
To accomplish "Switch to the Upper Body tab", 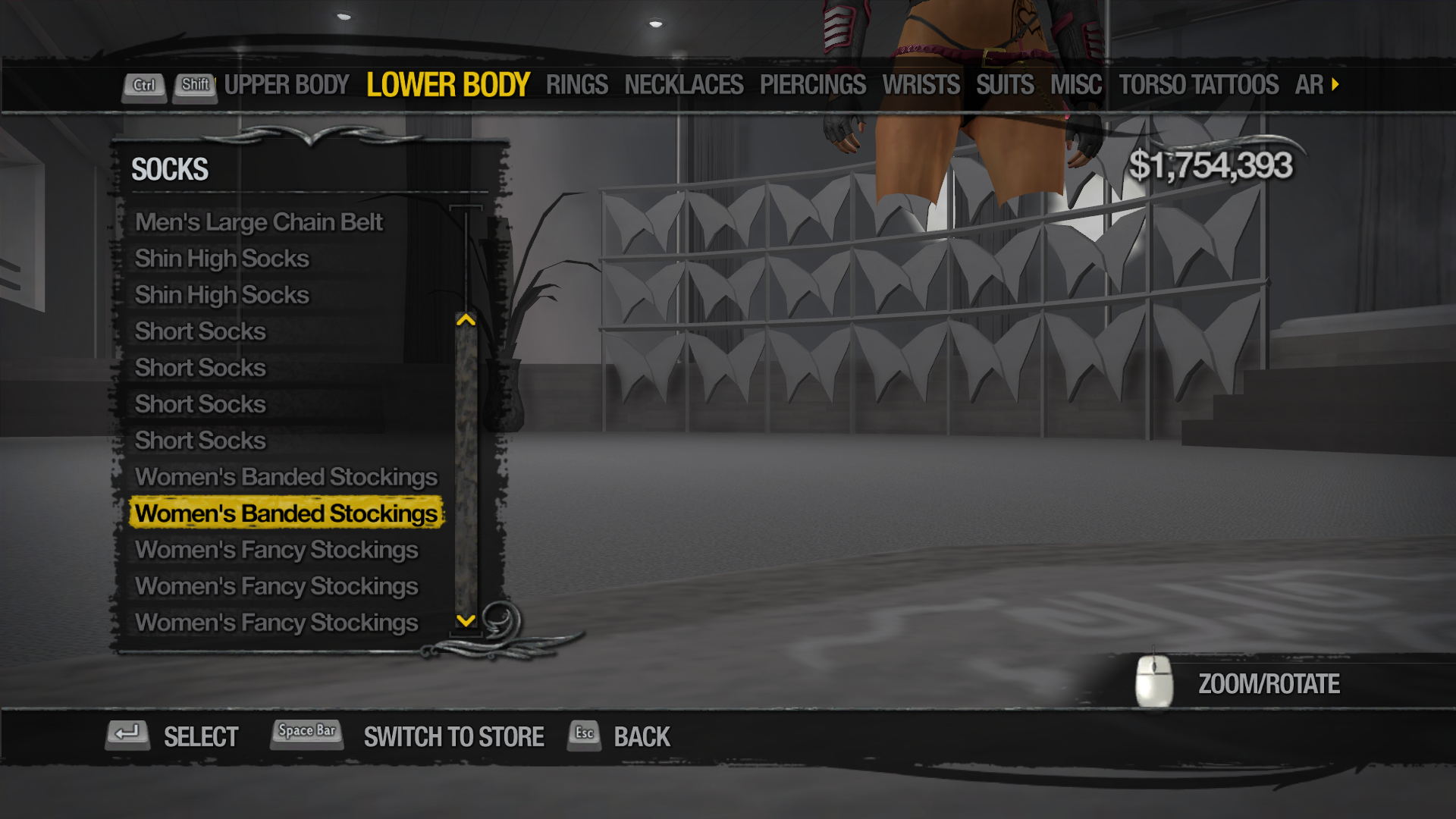I will [287, 85].
